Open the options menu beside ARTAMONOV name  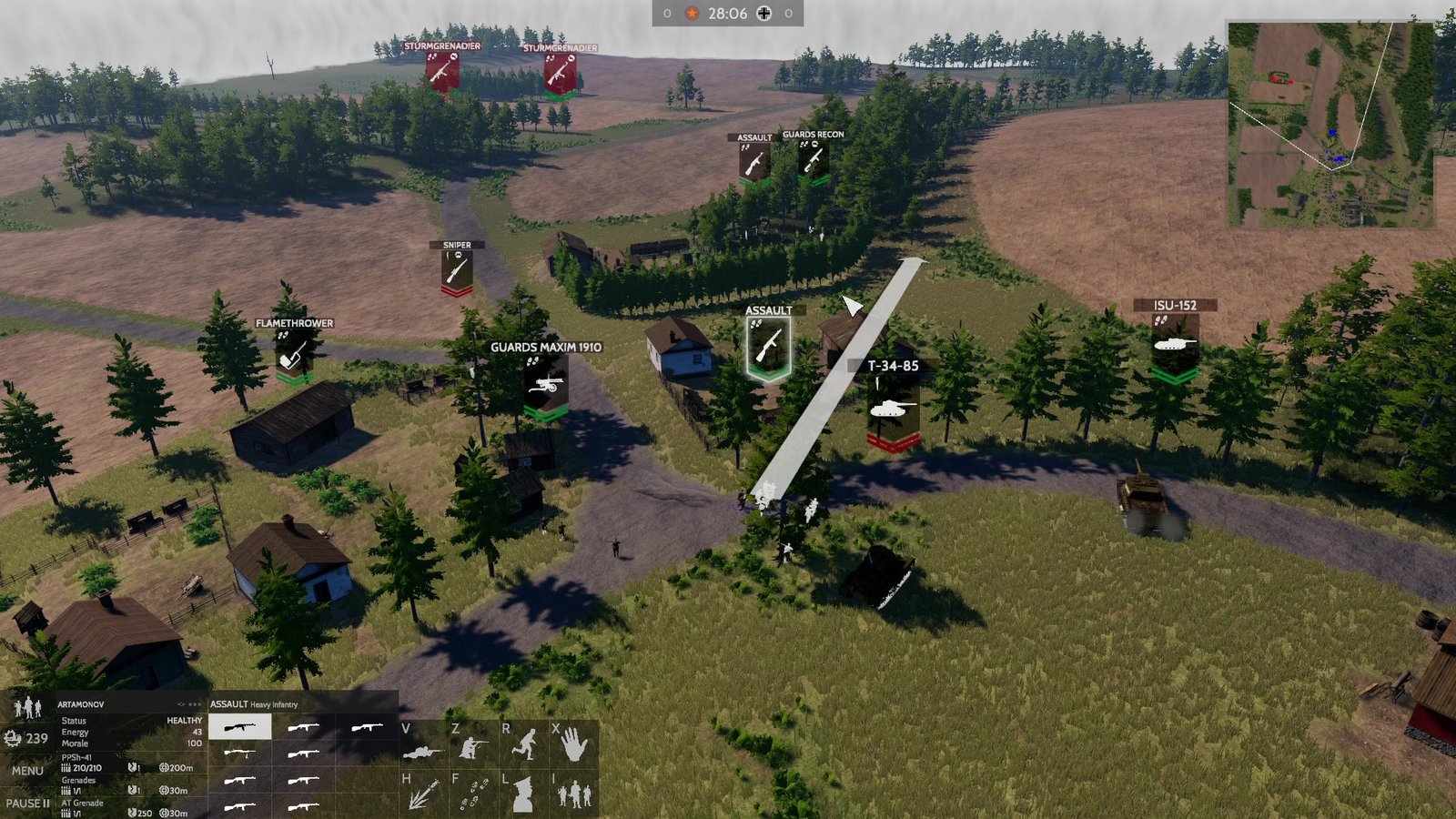pyautogui.click(x=194, y=703)
